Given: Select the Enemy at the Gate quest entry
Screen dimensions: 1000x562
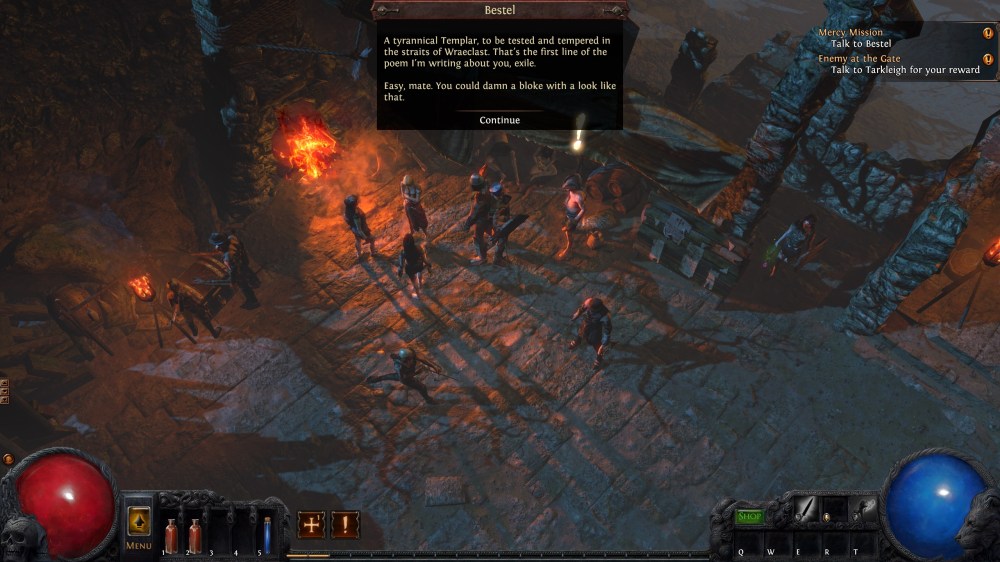Looking at the screenshot, I should (x=860, y=59).
